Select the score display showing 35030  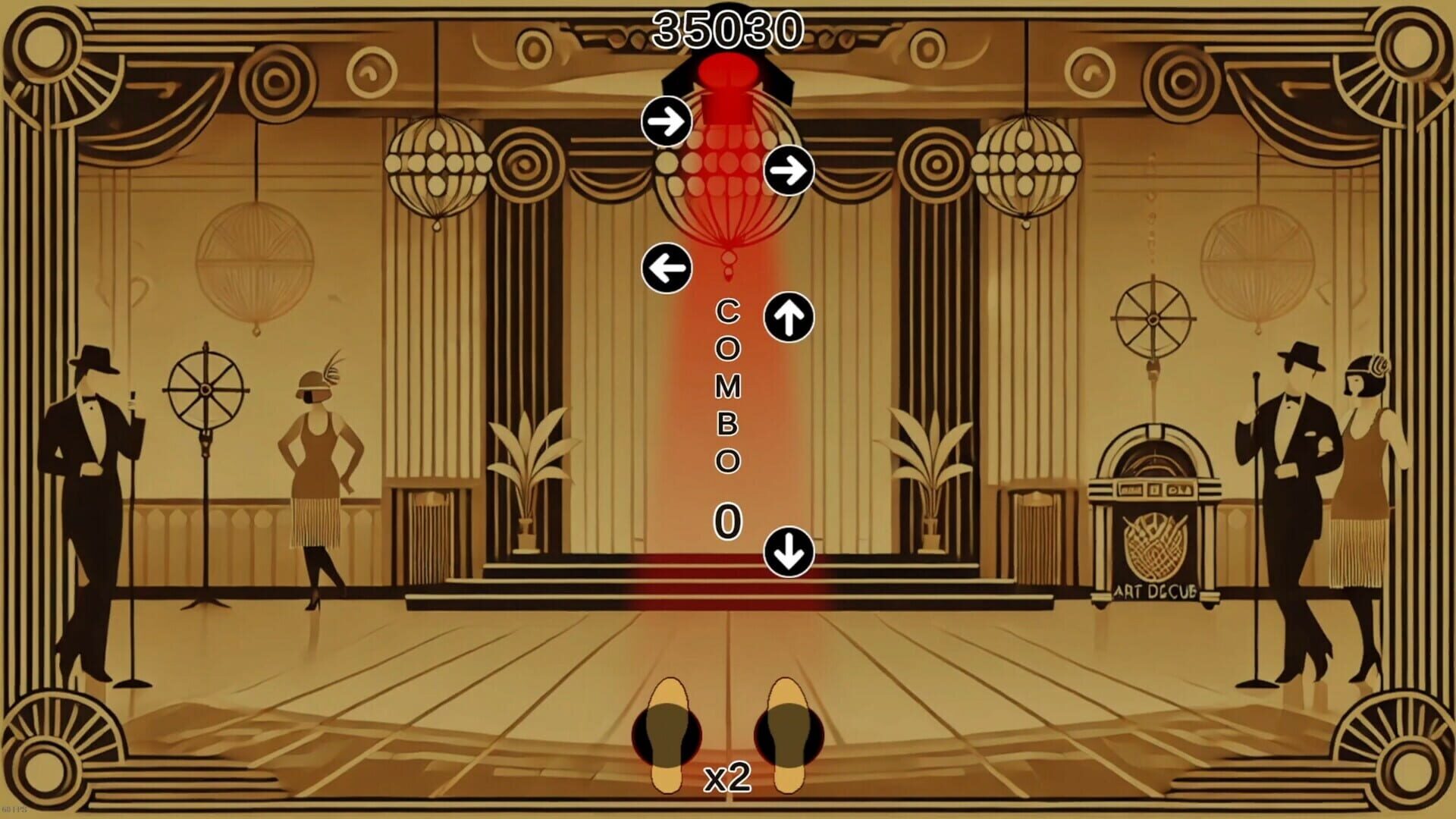pyautogui.click(x=730, y=29)
